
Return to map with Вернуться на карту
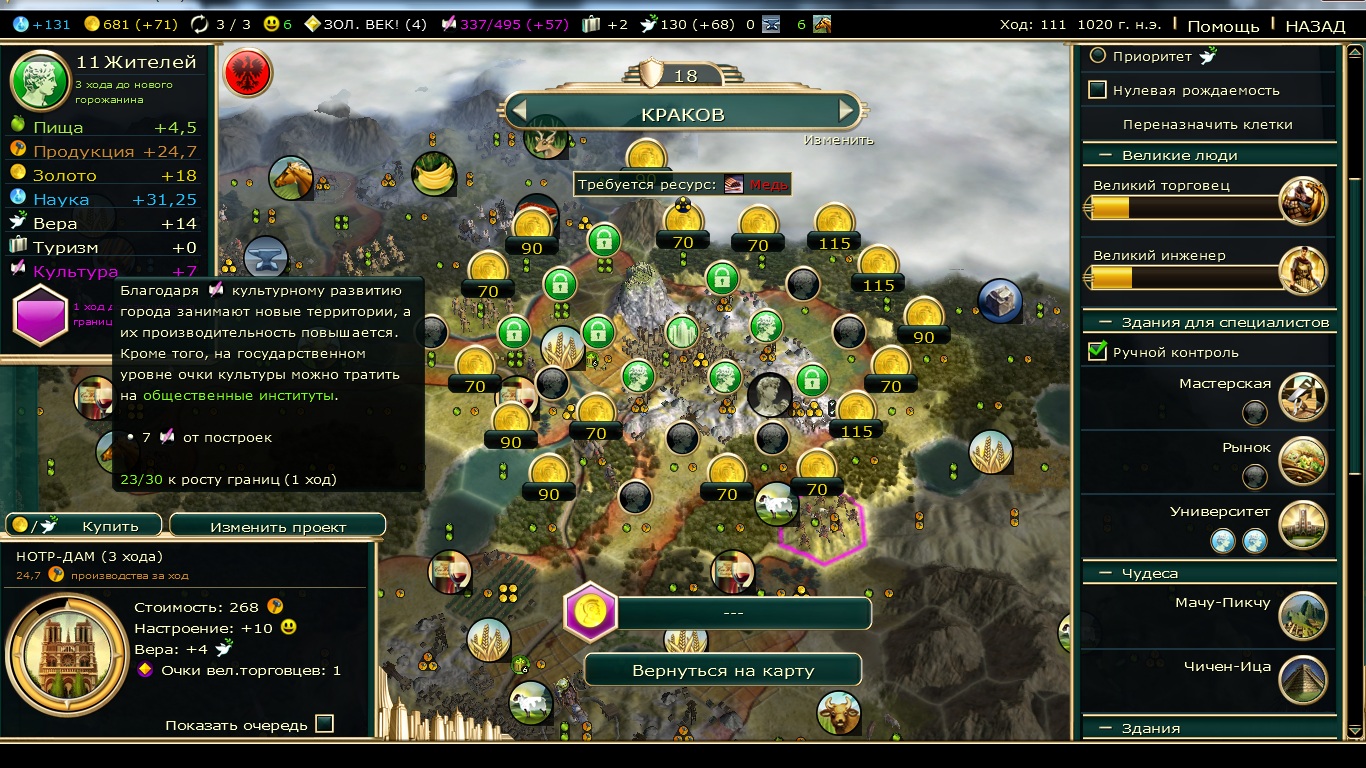pos(723,670)
